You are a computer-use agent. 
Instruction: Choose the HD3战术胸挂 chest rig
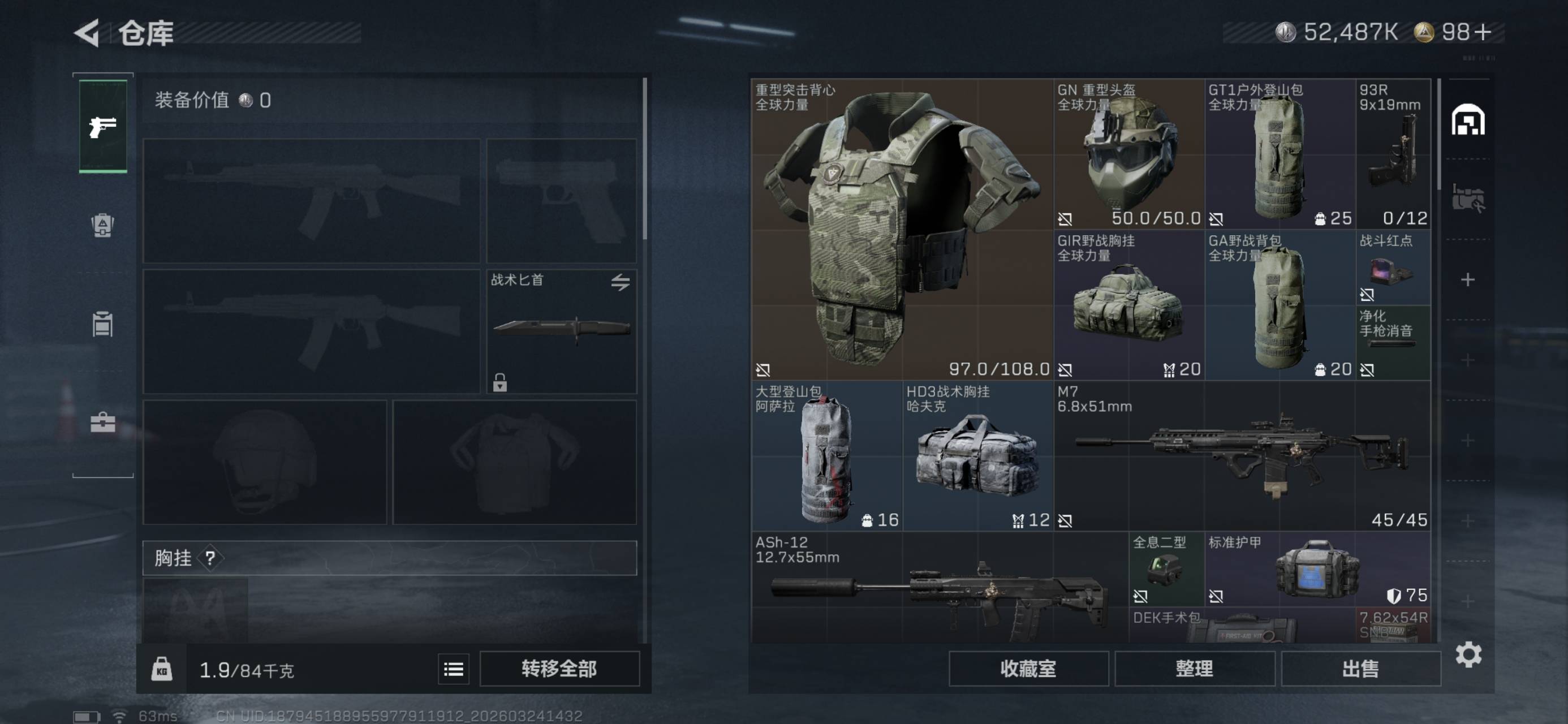pyautogui.click(x=977, y=455)
